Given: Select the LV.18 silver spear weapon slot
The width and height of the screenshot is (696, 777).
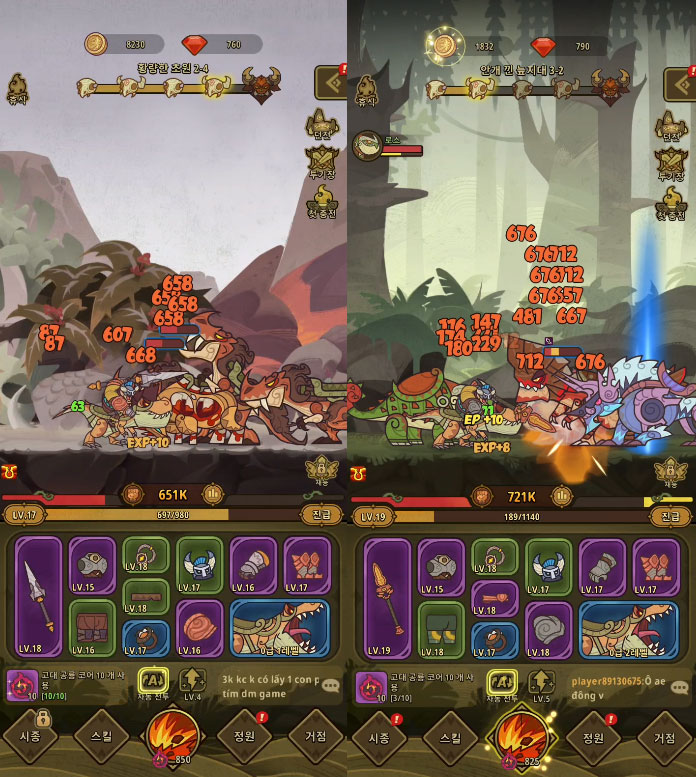Looking at the screenshot, I should (39, 597).
